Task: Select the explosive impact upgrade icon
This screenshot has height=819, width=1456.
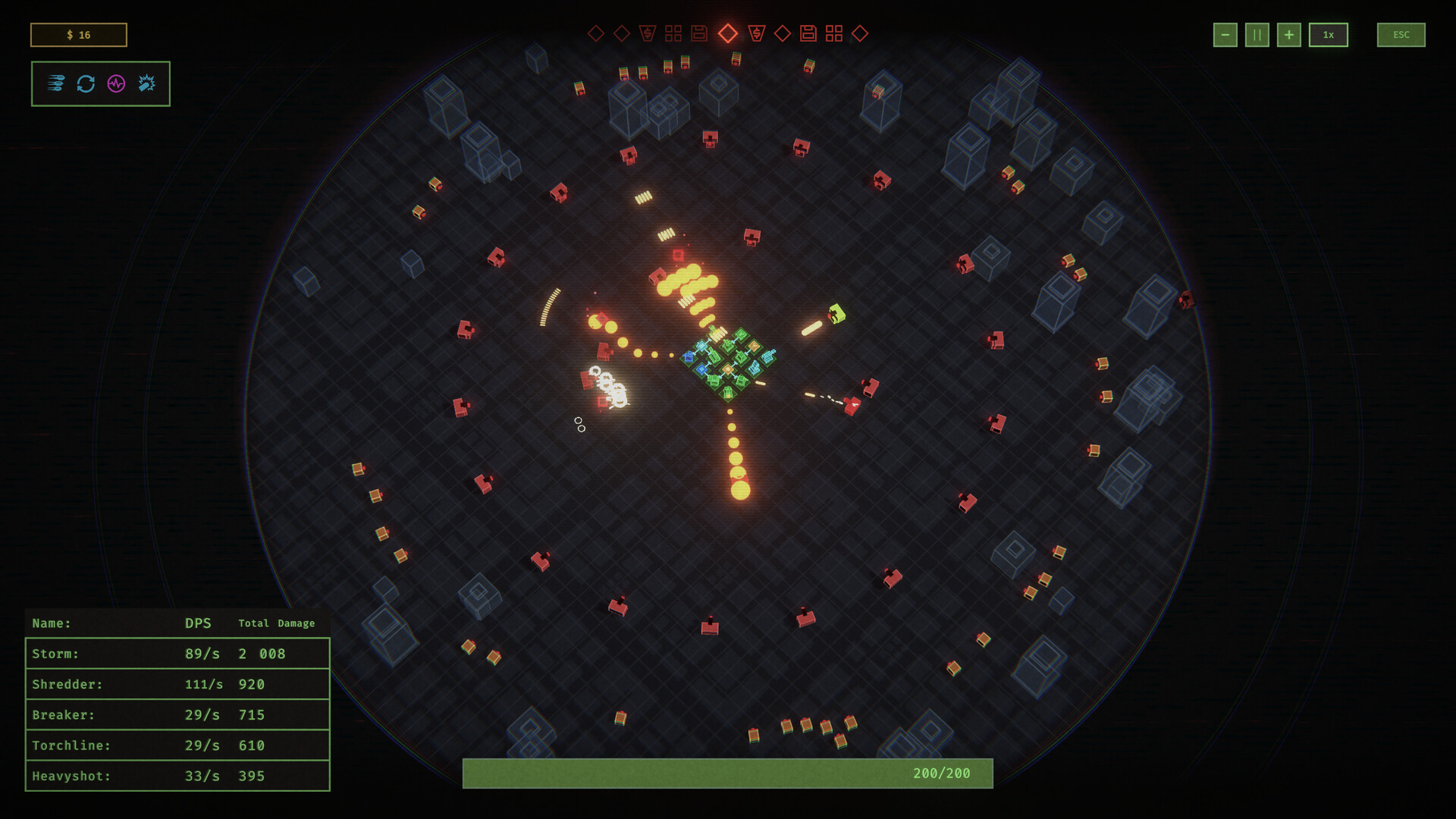Action: pos(145,83)
